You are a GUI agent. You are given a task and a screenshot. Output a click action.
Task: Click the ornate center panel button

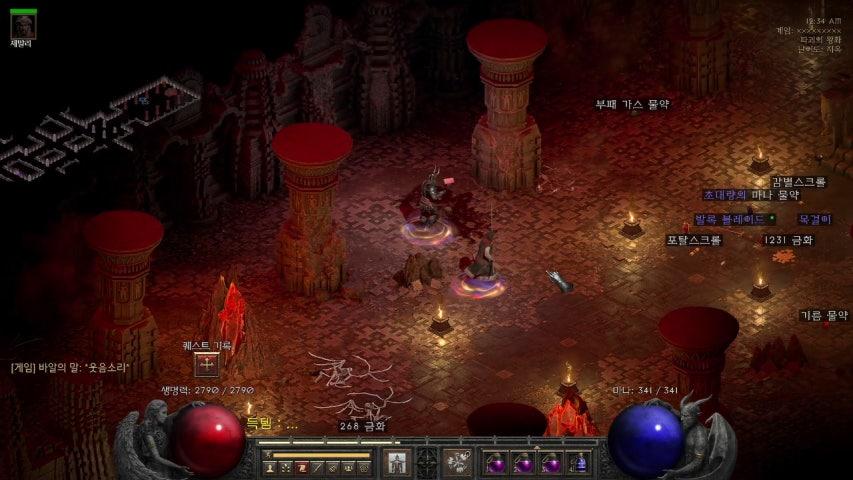pos(427,462)
